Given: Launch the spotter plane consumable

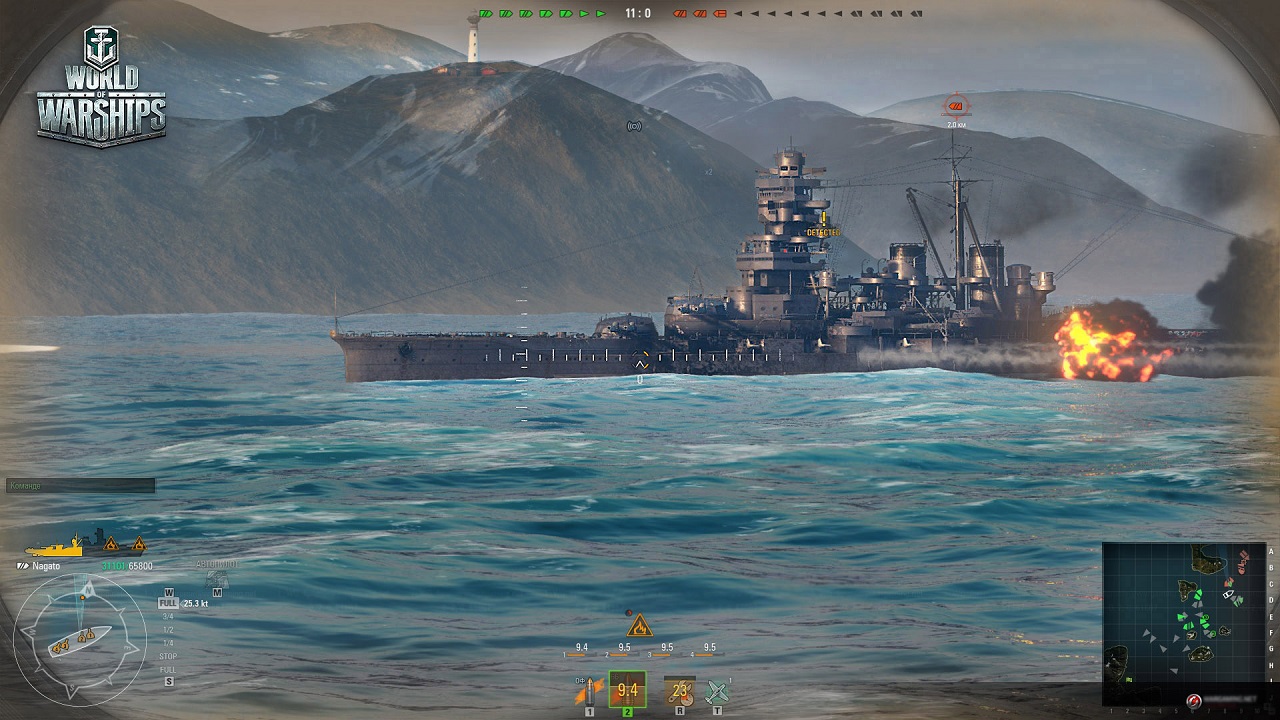Looking at the screenshot, I should click(717, 690).
